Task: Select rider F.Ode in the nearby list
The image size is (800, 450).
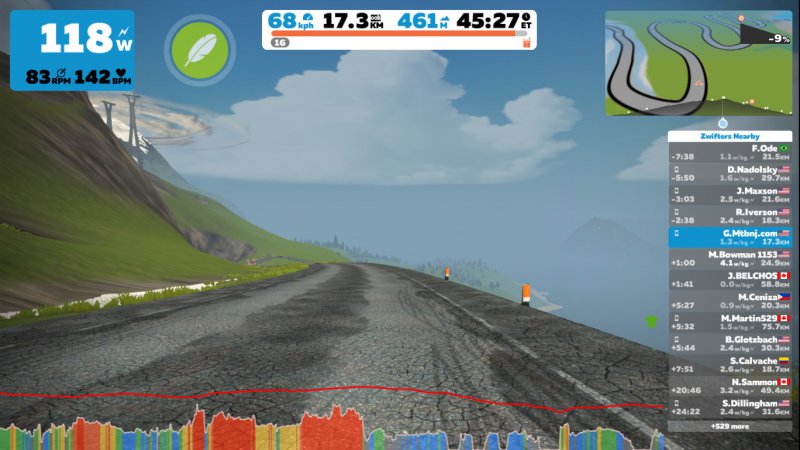Action: 729,152
